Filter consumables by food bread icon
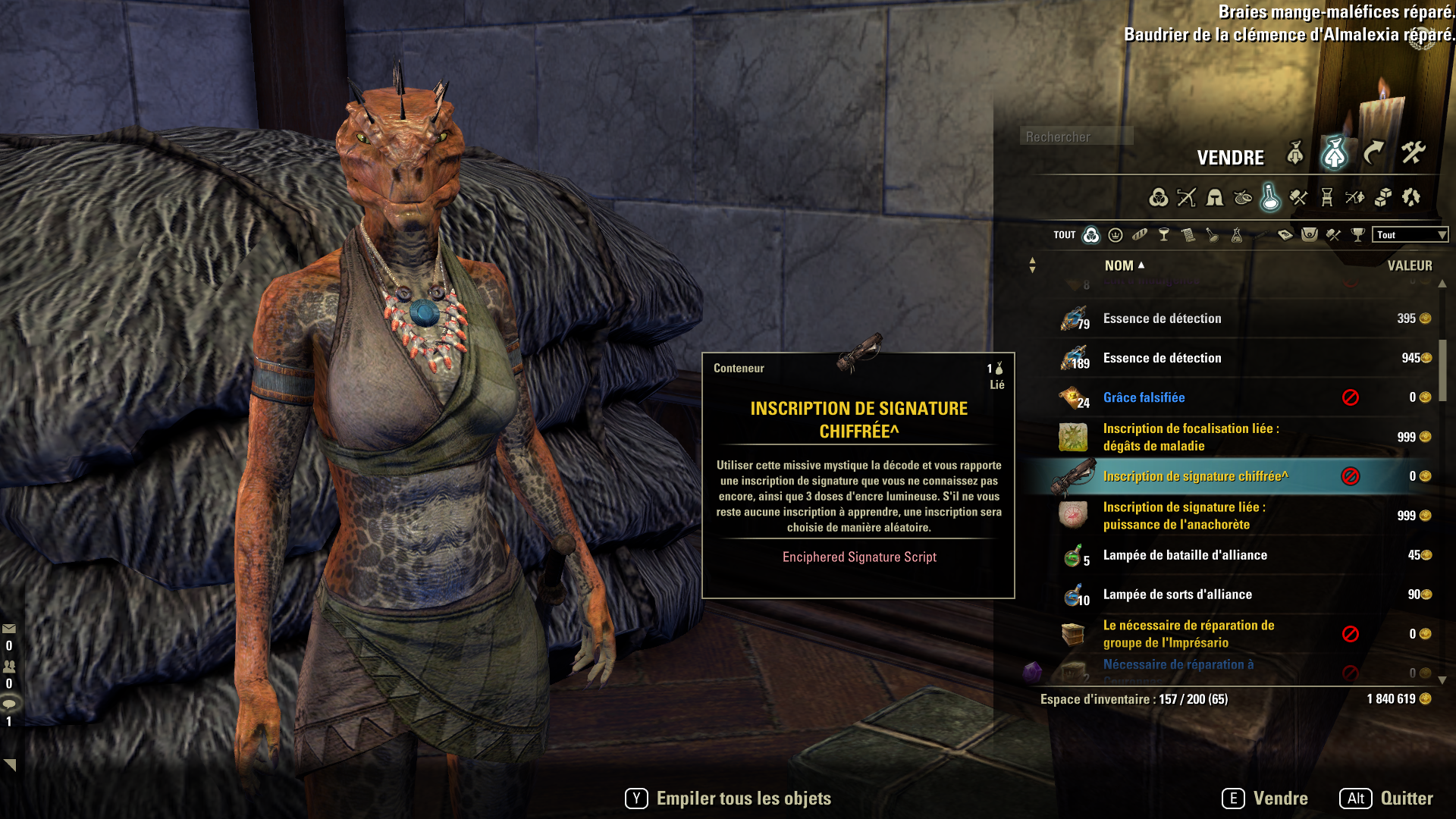Image resolution: width=1456 pixels, height=819 pixels. click(x=1140, y=235)
